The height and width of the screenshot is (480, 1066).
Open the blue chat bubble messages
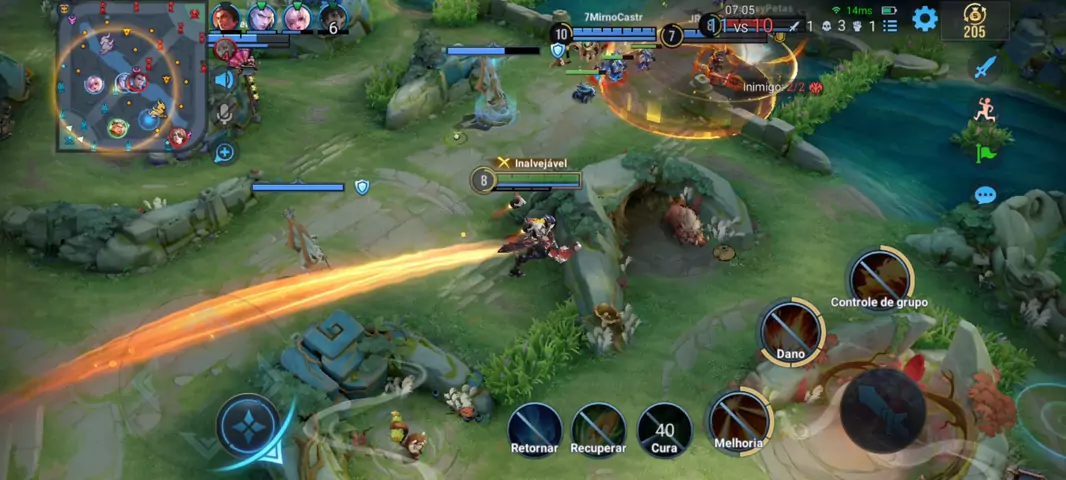[986, 195]
